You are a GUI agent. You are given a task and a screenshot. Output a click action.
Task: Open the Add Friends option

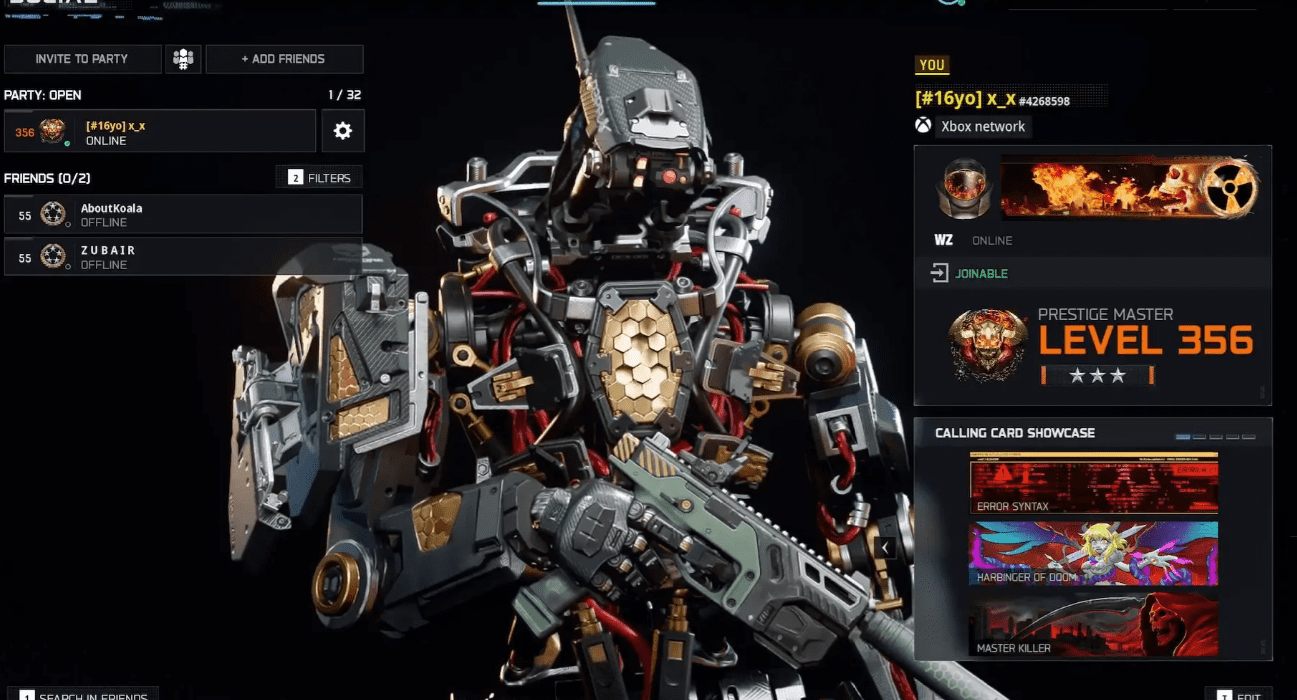coord(284,59)
